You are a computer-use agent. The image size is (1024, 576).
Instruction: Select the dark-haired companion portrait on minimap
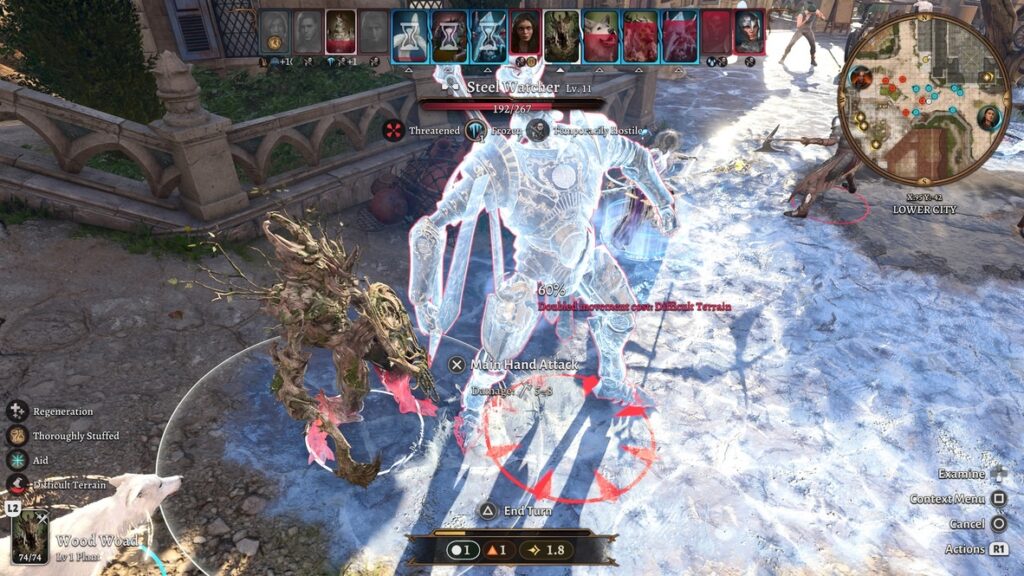(x=990, y=118)
